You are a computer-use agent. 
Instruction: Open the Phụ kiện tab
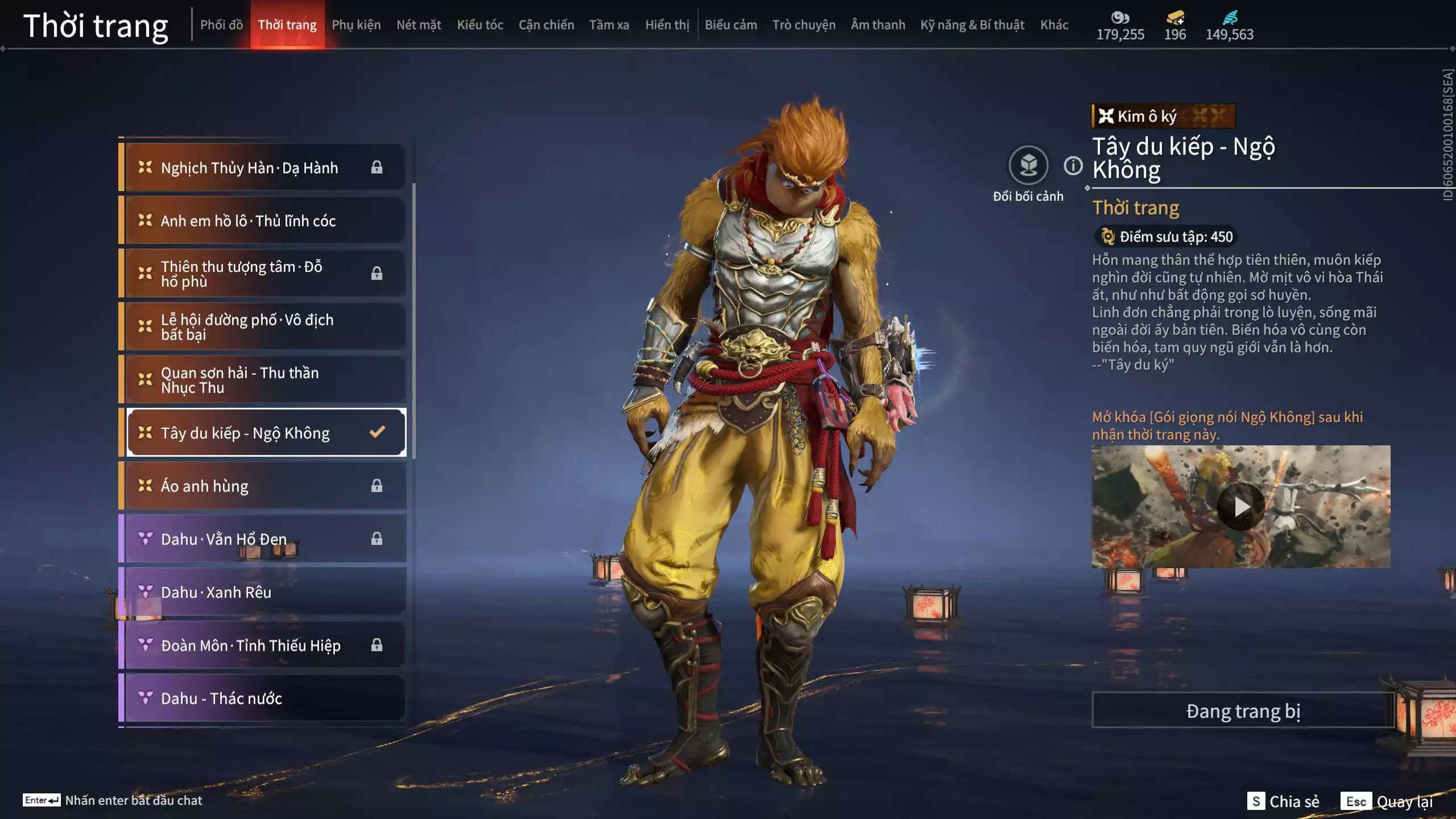(356, 25)
